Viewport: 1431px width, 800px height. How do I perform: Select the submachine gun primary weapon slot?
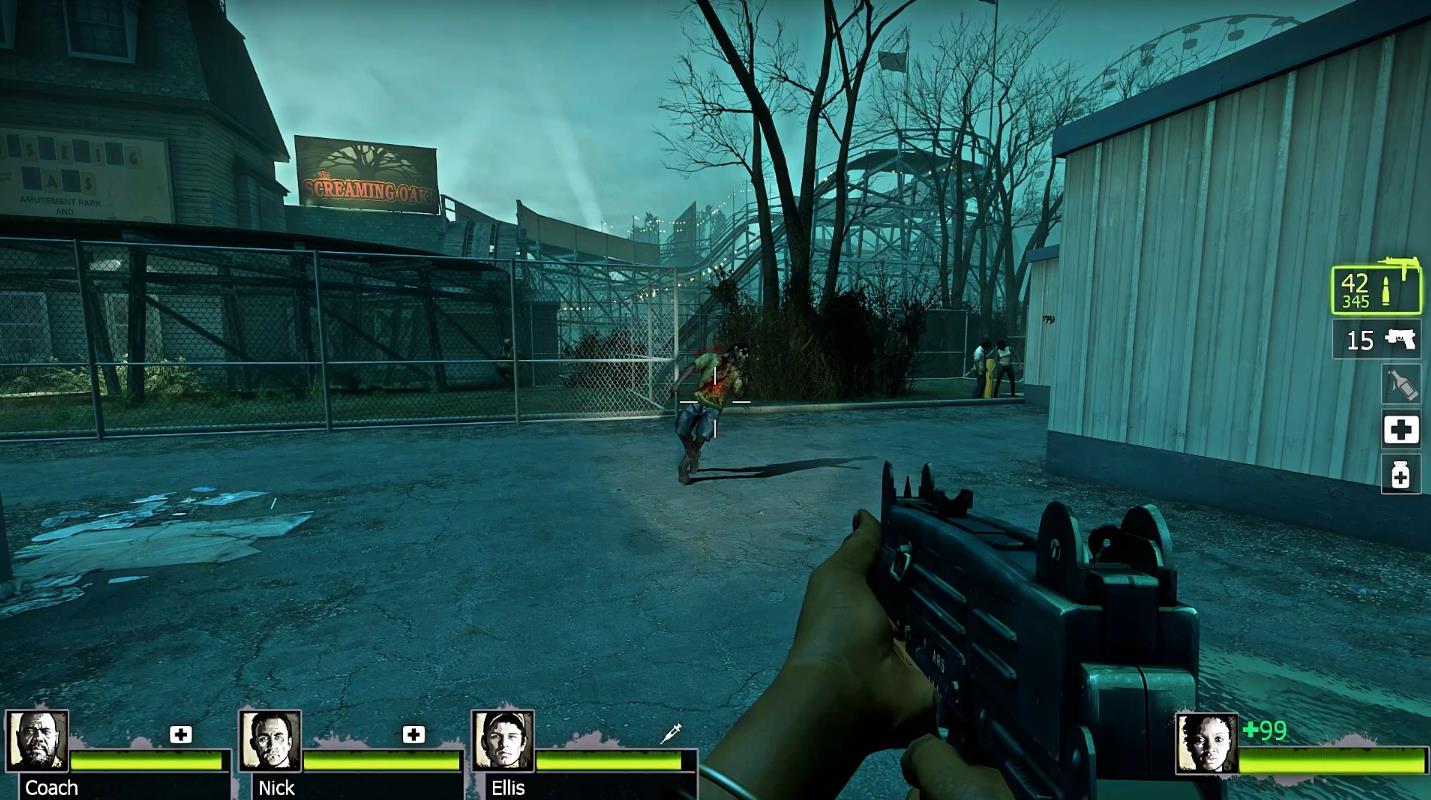[1376, 289]
